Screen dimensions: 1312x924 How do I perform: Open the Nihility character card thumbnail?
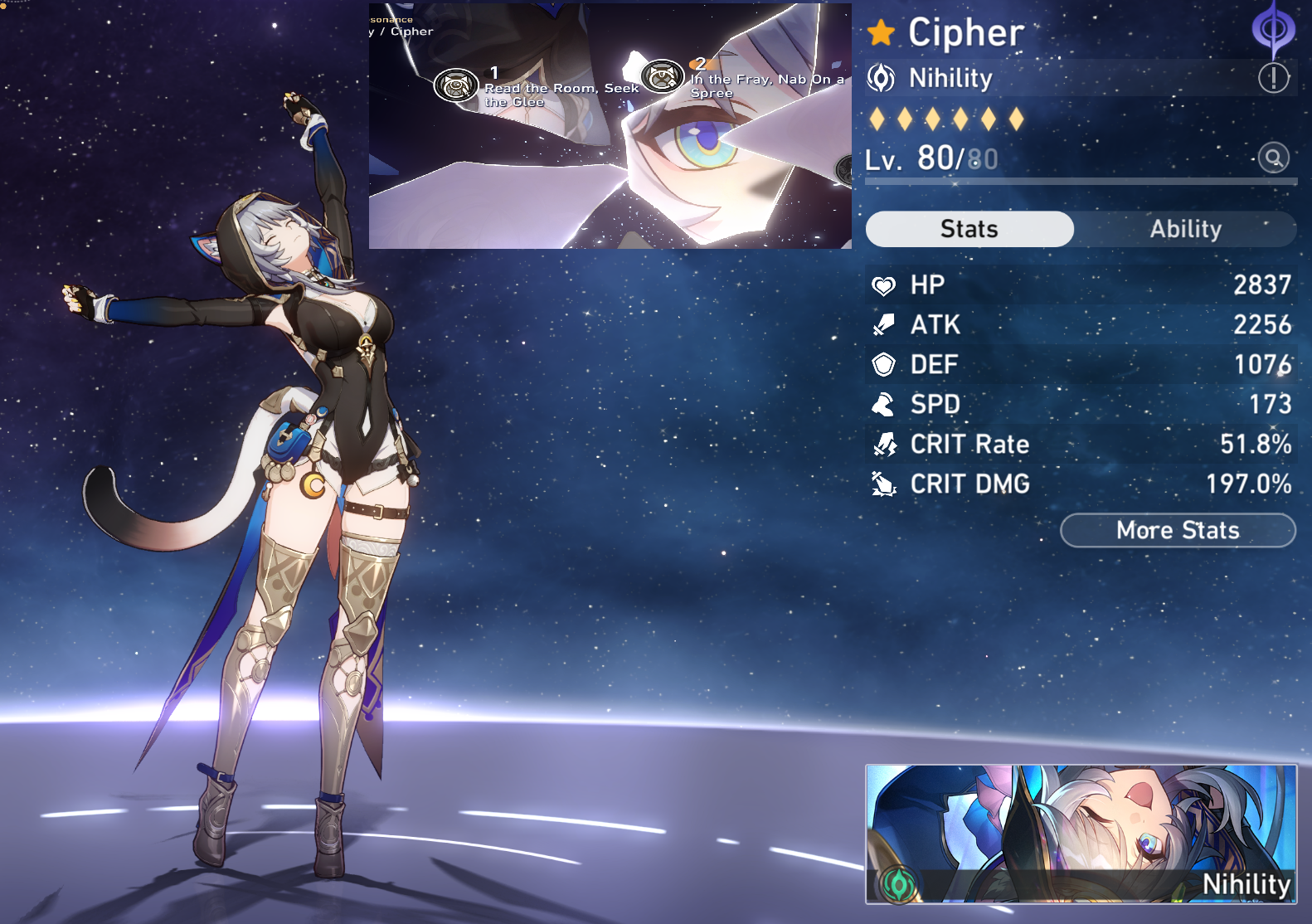[1081, 834]
